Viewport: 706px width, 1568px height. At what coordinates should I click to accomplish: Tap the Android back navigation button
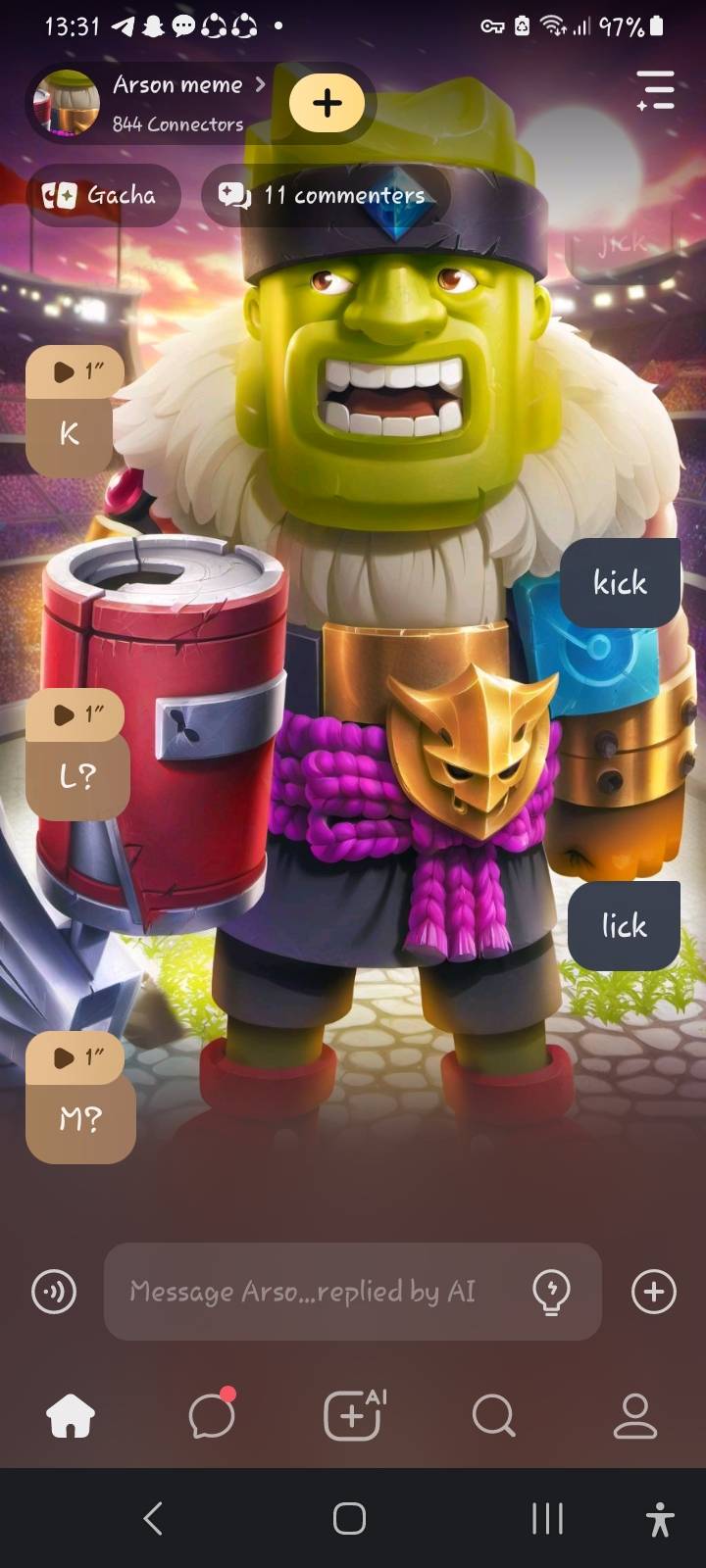[153, 1519]
